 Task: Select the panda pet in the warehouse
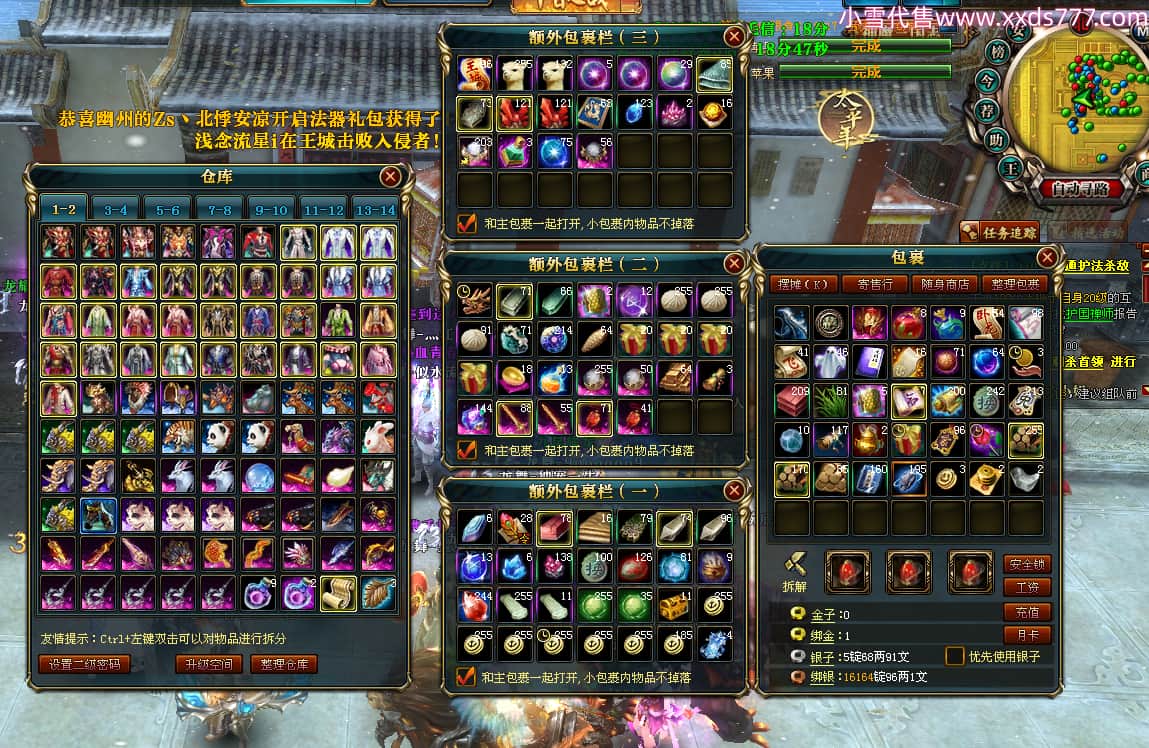coord(219,436)
